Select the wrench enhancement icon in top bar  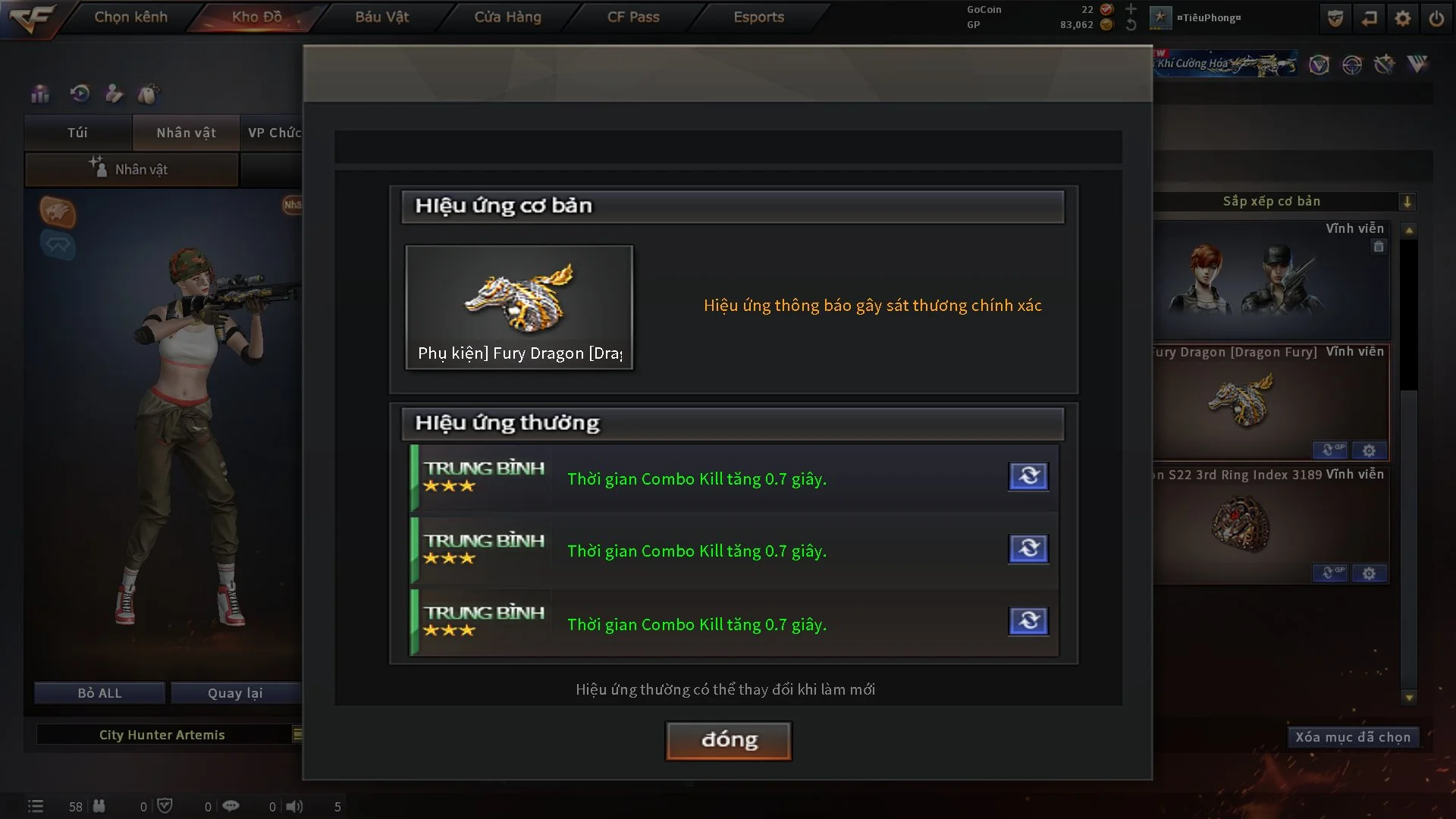coord(1384,65)
